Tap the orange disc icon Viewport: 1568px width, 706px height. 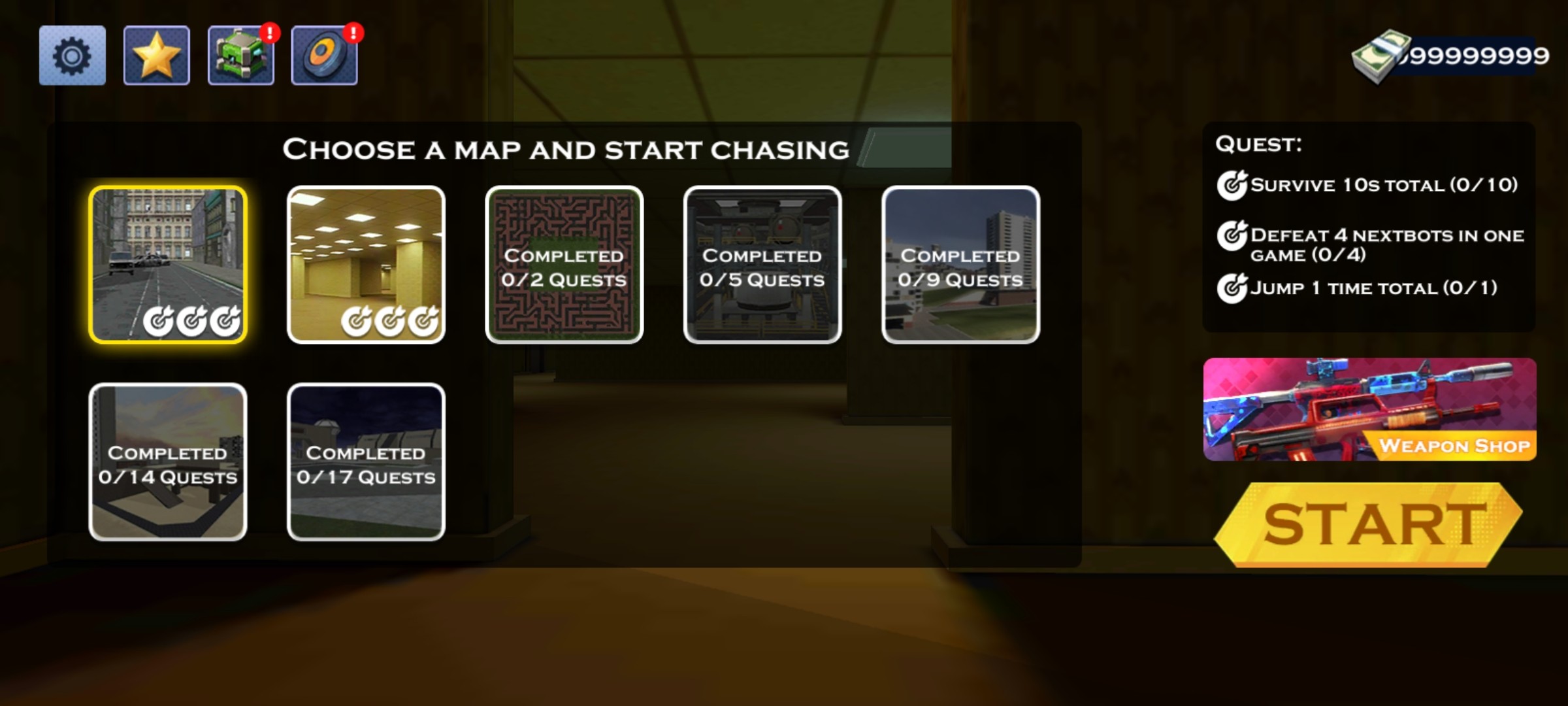tap(324, 56)
